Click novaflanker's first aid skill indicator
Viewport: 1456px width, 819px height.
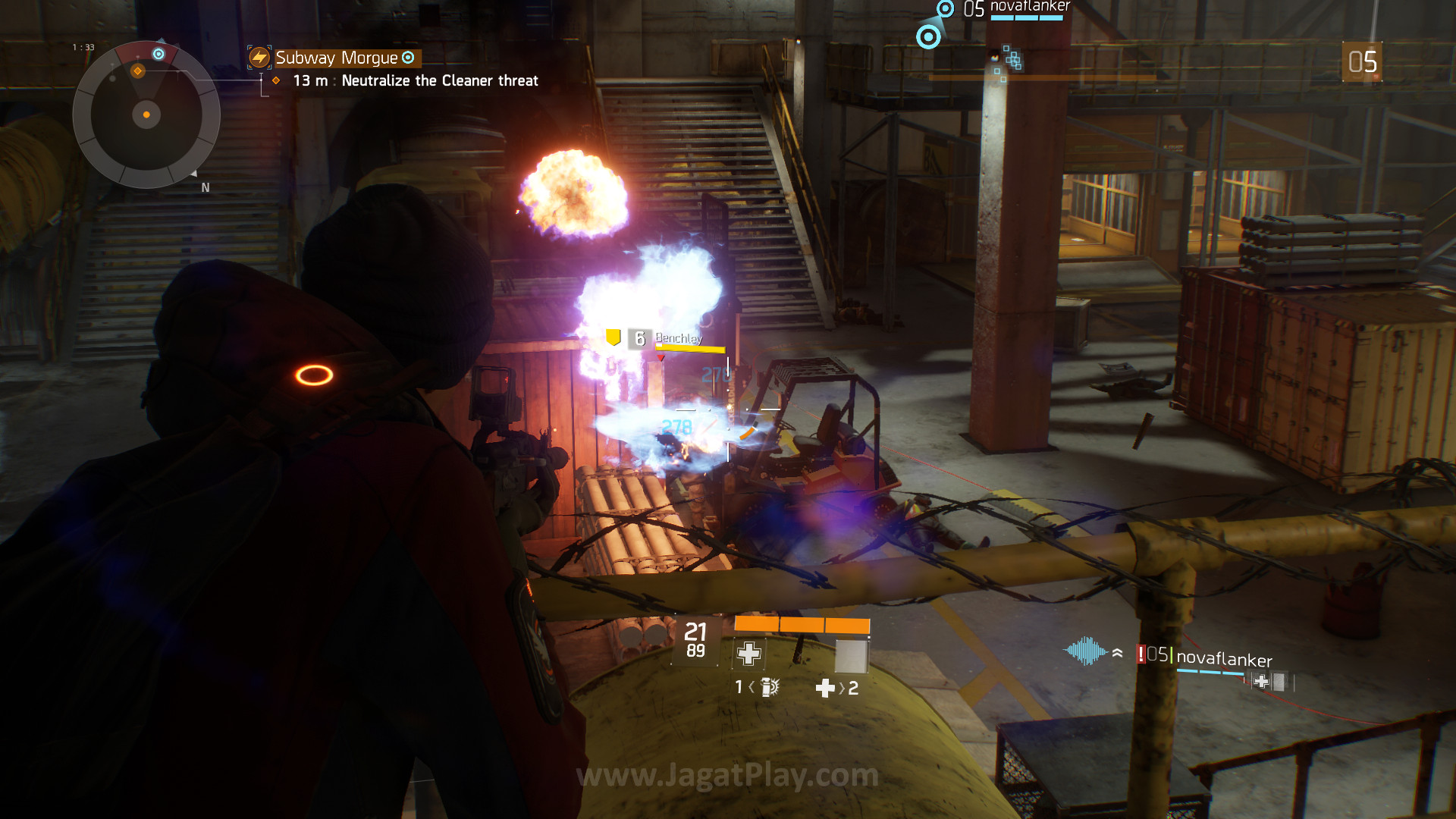(x=1261, y=681)
